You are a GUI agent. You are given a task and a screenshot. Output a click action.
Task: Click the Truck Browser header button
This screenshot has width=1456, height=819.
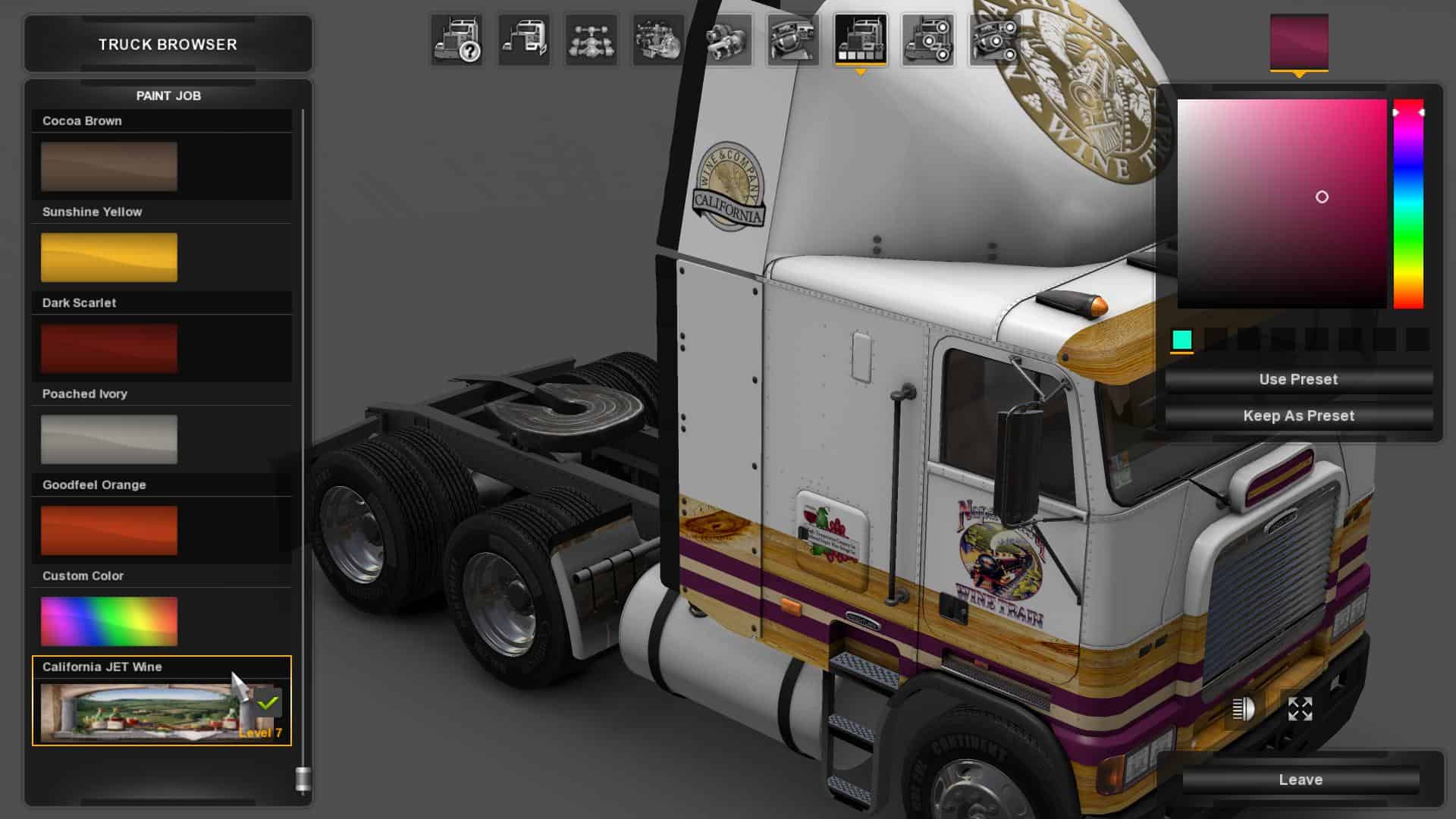(168, 44)
